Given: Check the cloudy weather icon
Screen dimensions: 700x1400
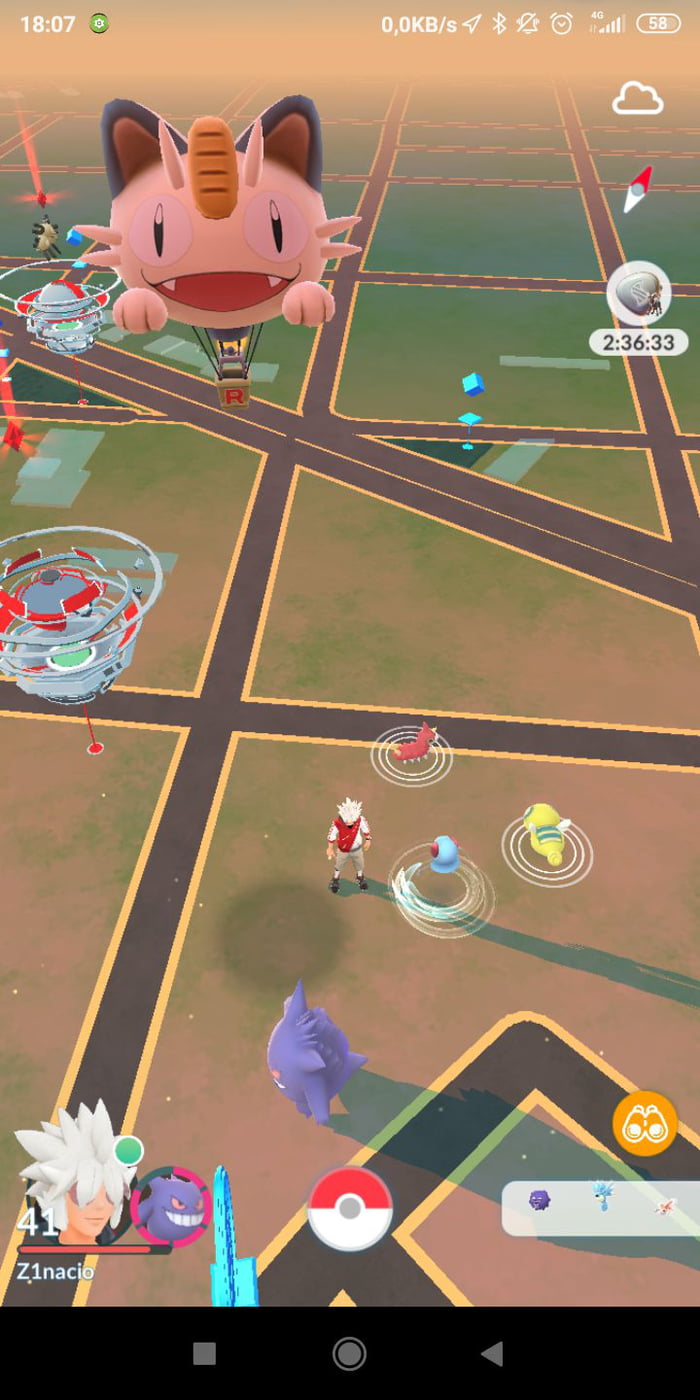Looking at the screenshot, I should tap(637, 100).
